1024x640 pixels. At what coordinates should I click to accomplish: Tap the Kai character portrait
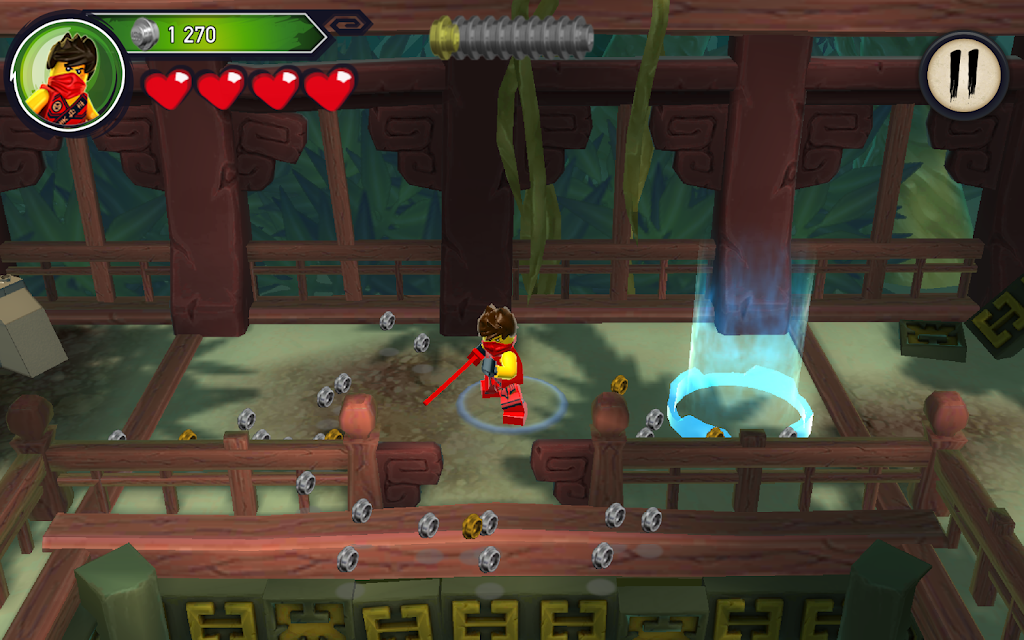click(x=69, y=74)
